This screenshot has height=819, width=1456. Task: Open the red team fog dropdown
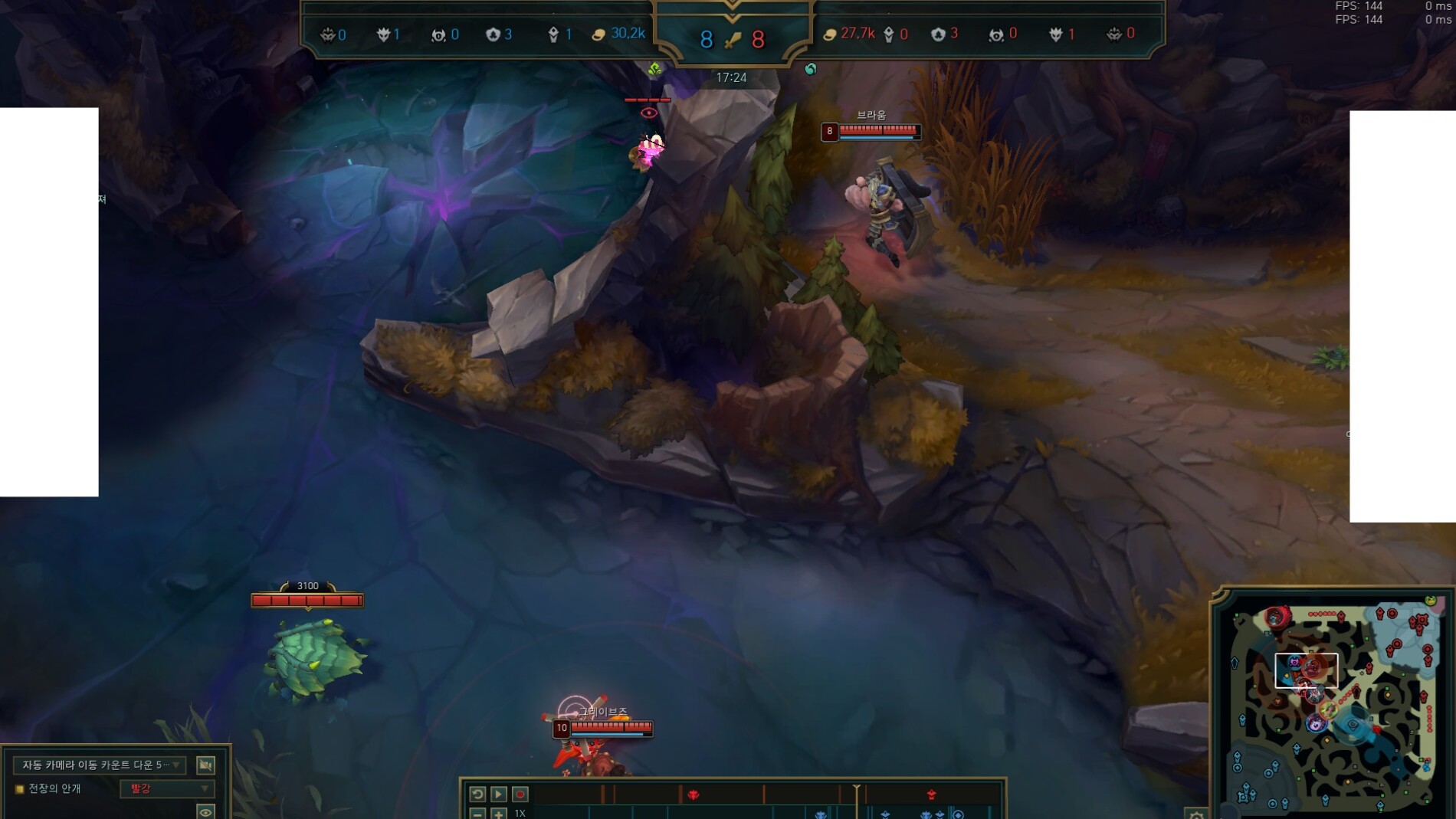pyautogui.click(x=166, y=788)
